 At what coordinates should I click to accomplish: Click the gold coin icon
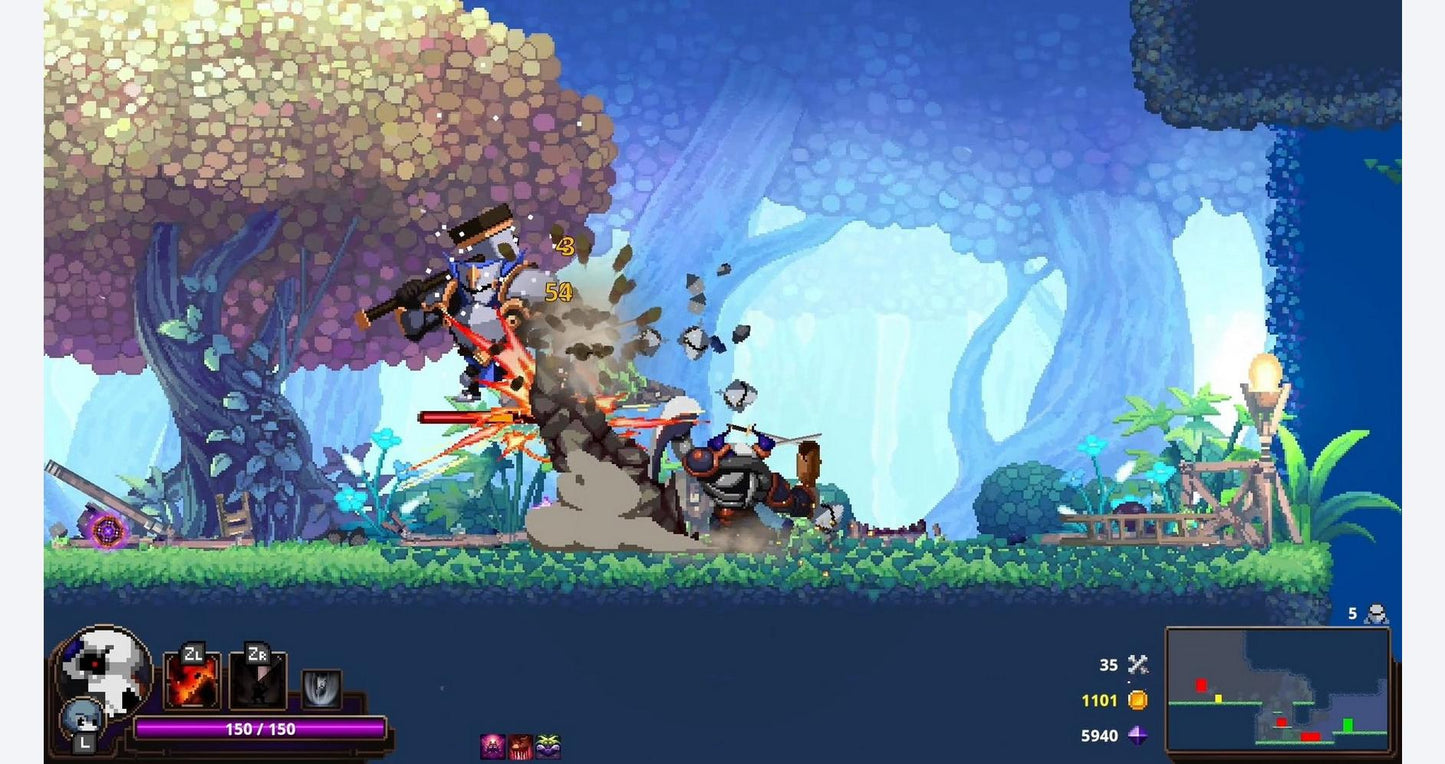(x=1137, y=700)
